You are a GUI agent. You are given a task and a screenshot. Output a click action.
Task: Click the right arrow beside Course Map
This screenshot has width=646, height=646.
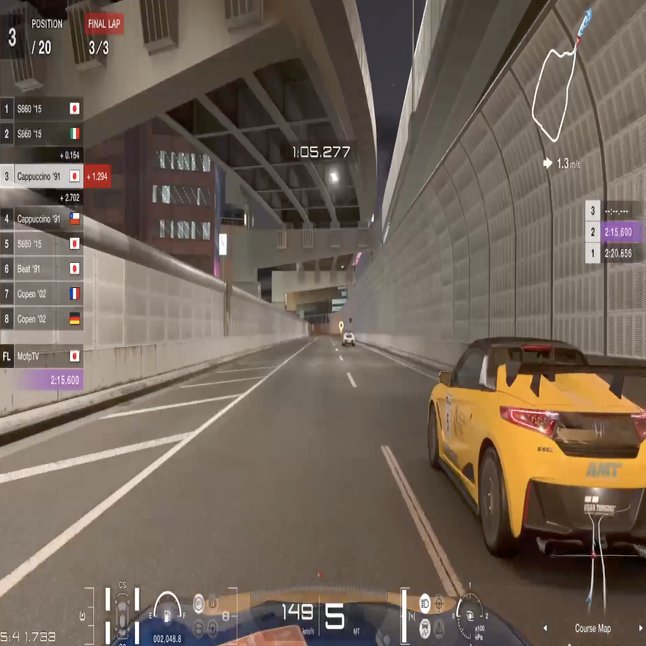640,628
